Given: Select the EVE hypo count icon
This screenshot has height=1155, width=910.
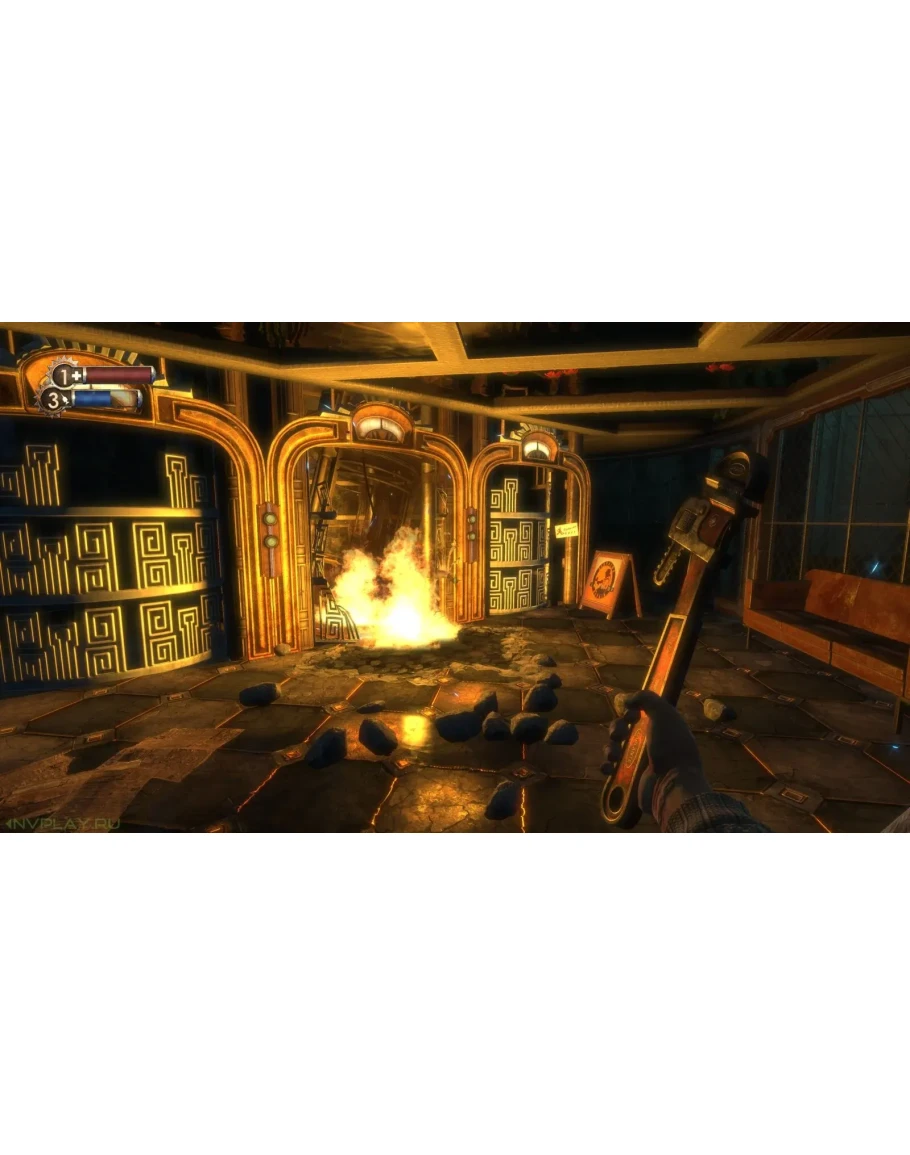Looking at the screenshot, I should (55, 402).
